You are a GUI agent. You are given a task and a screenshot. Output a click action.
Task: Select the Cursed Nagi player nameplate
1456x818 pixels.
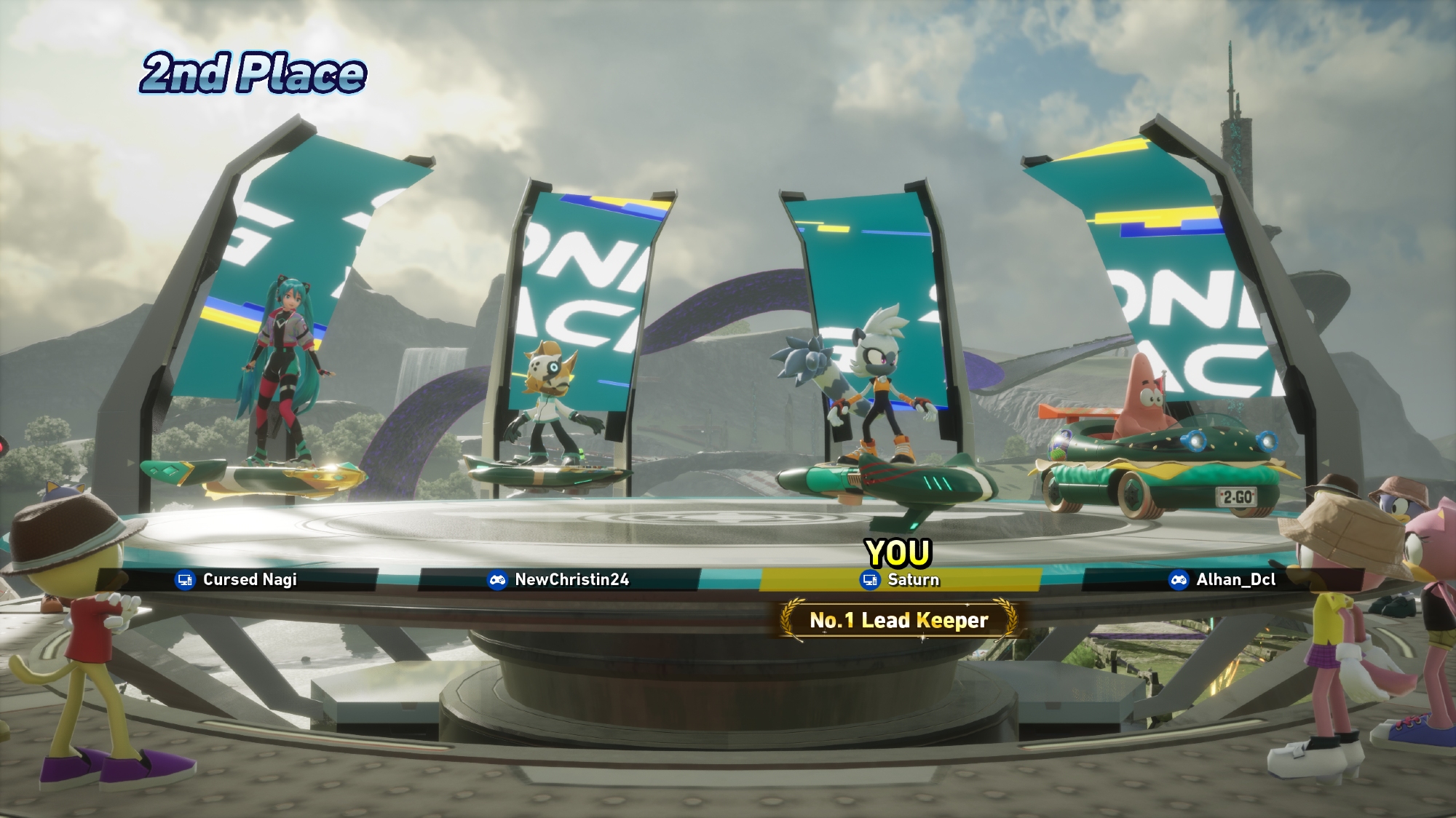[237, 580]
